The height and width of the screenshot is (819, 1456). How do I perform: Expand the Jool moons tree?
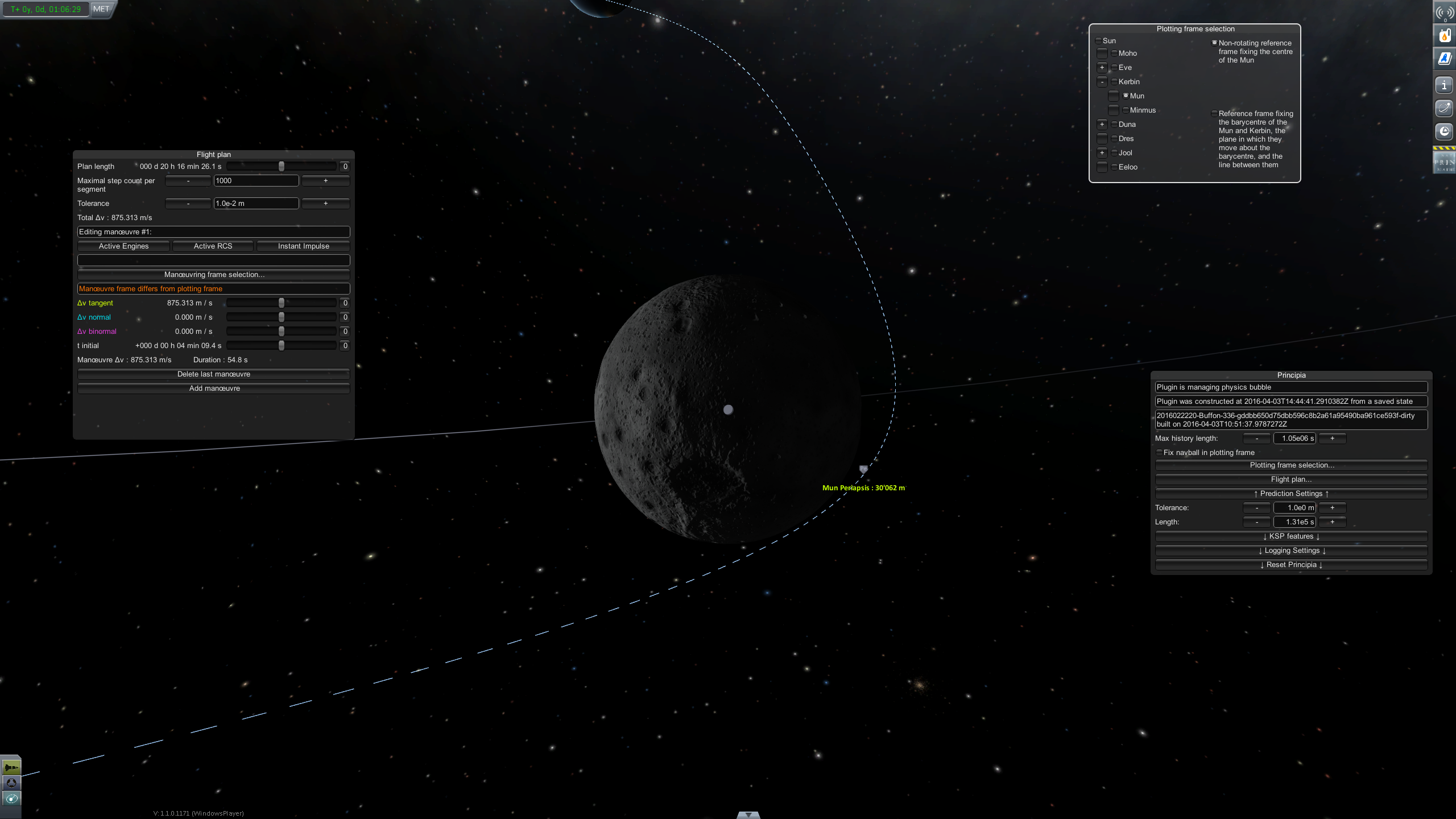click(1102, 153)
